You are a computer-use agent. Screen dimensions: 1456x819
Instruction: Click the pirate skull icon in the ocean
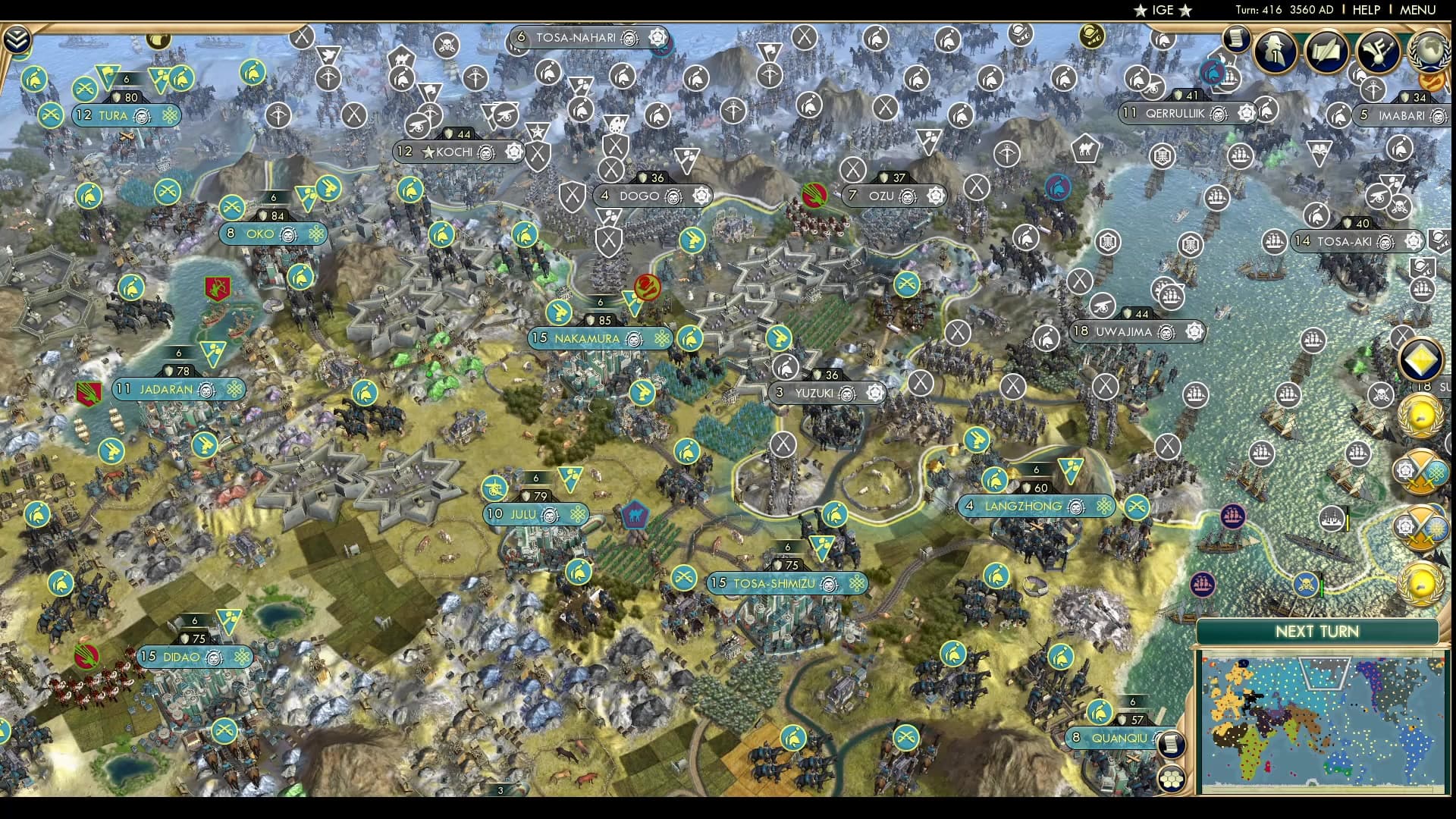coord(1306,585)
